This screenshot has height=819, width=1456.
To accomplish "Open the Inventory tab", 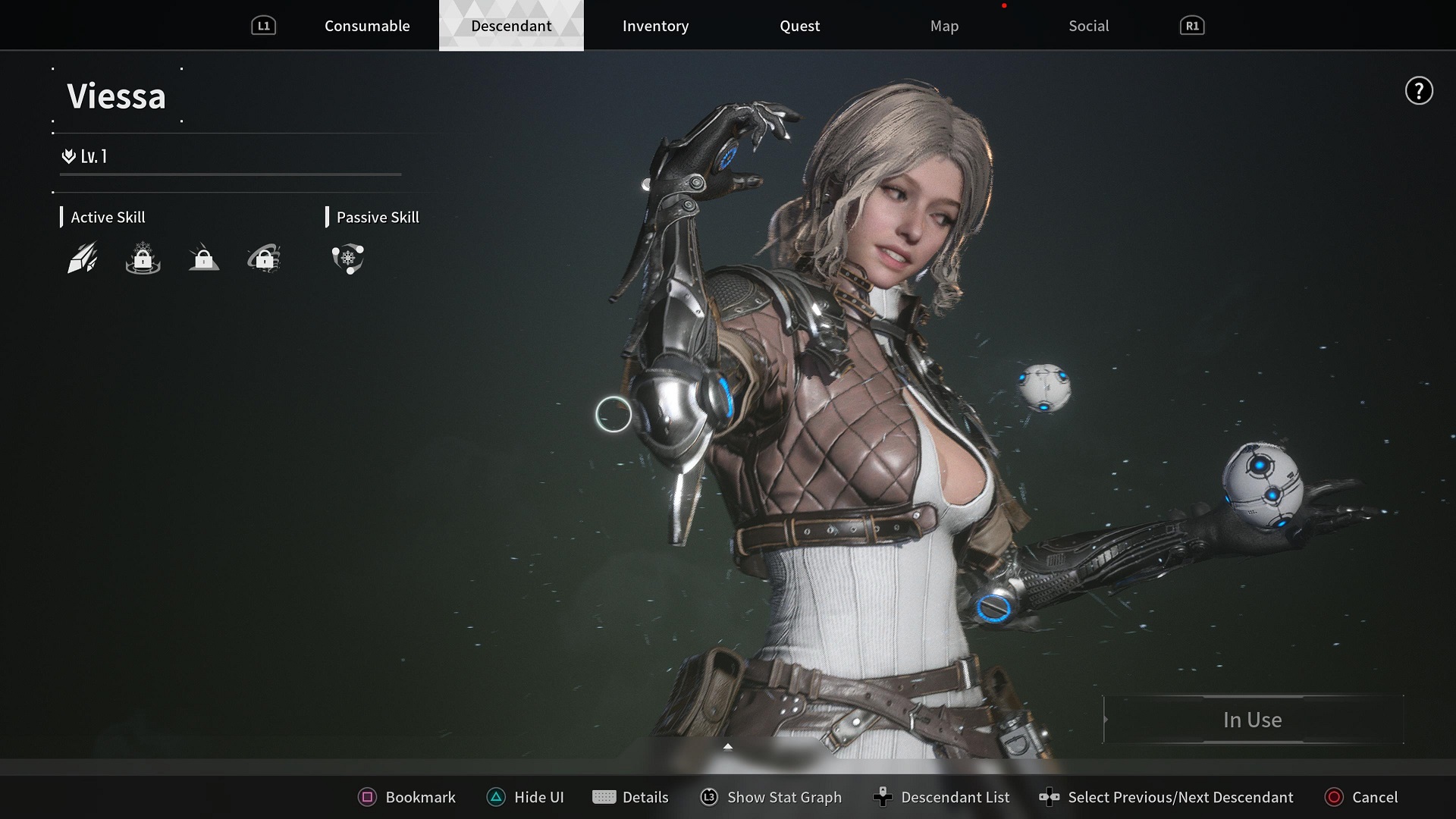I will point(655,26).
